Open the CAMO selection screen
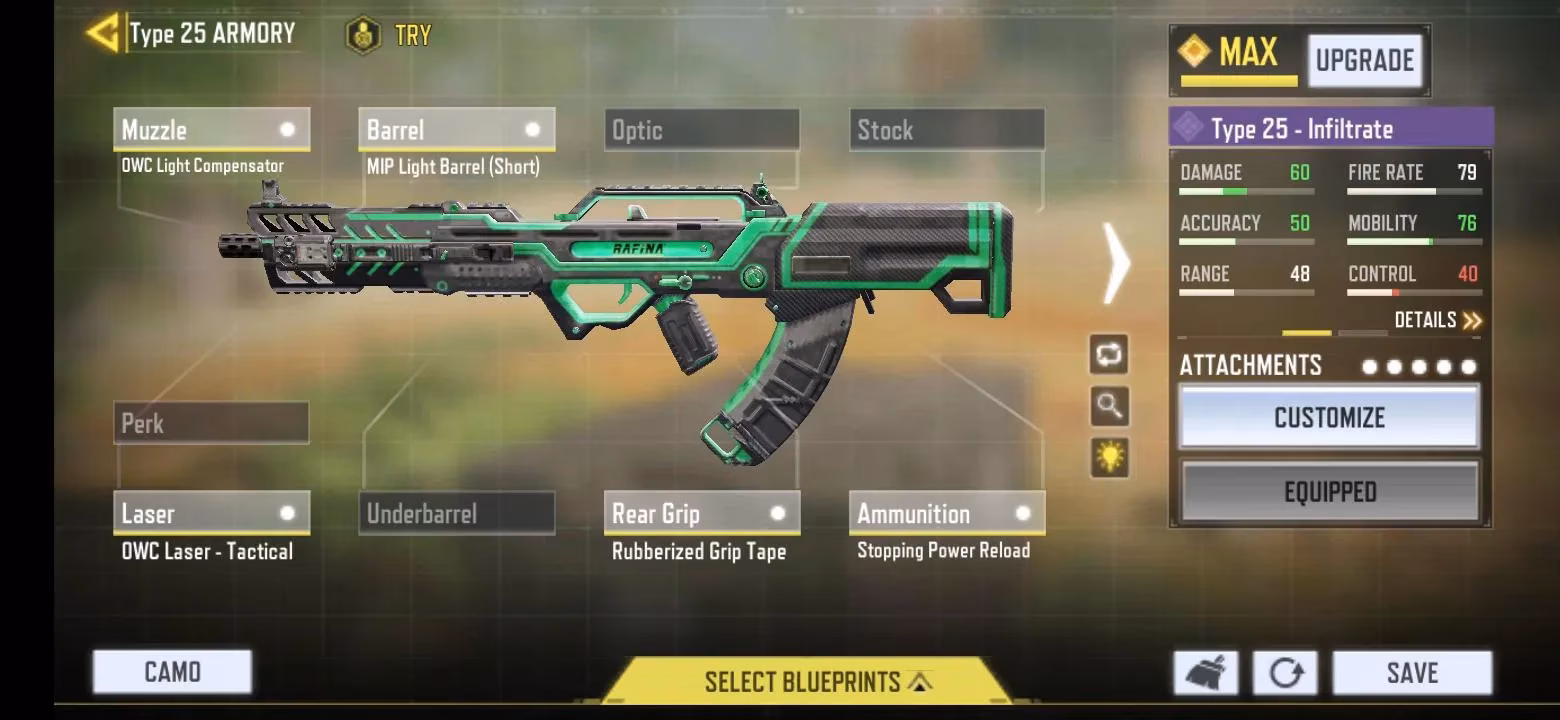Viewport: 1560px width, 720px height. point(171,672)
